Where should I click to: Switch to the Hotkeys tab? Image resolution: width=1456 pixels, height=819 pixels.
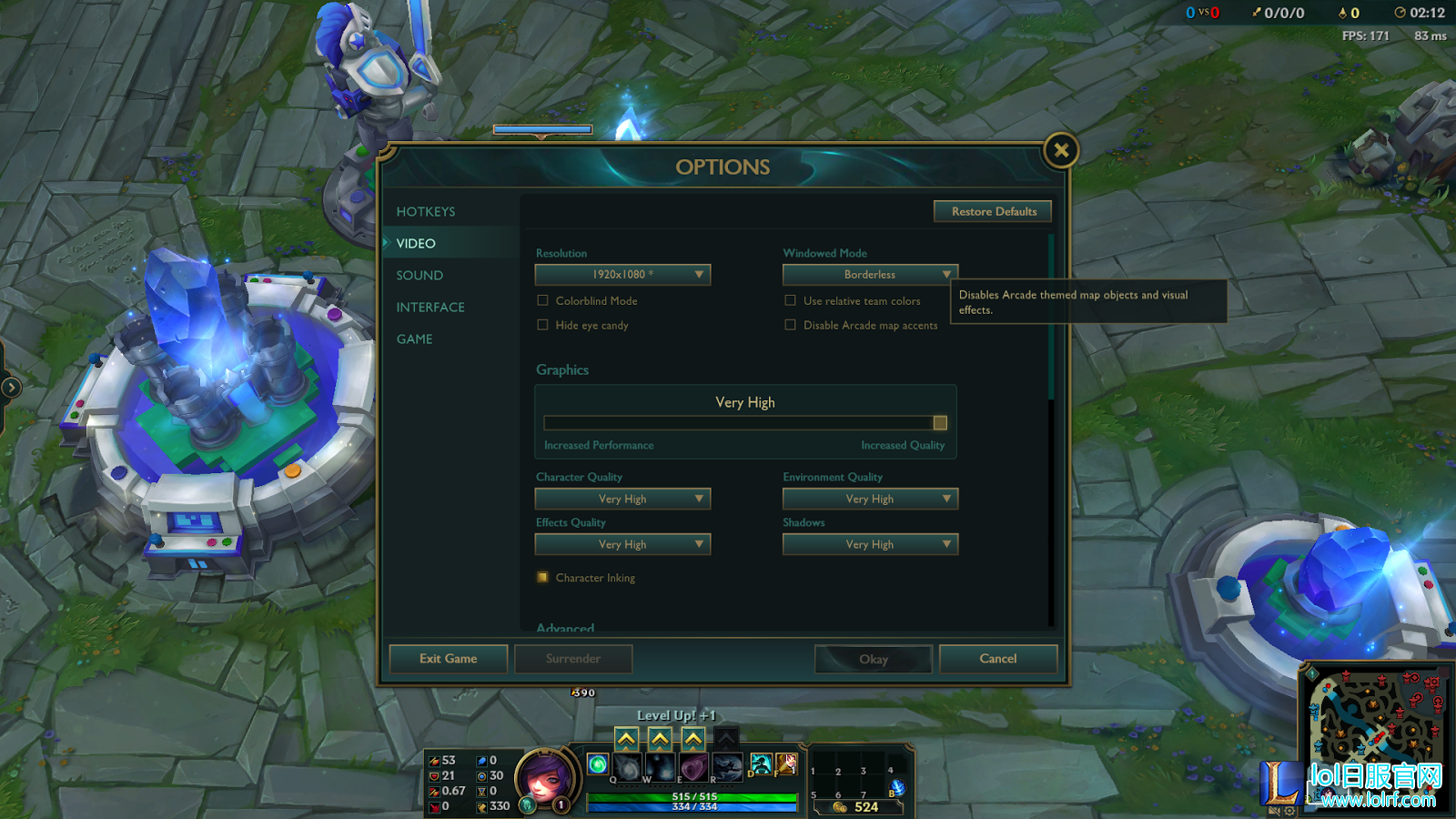[426, 212]
